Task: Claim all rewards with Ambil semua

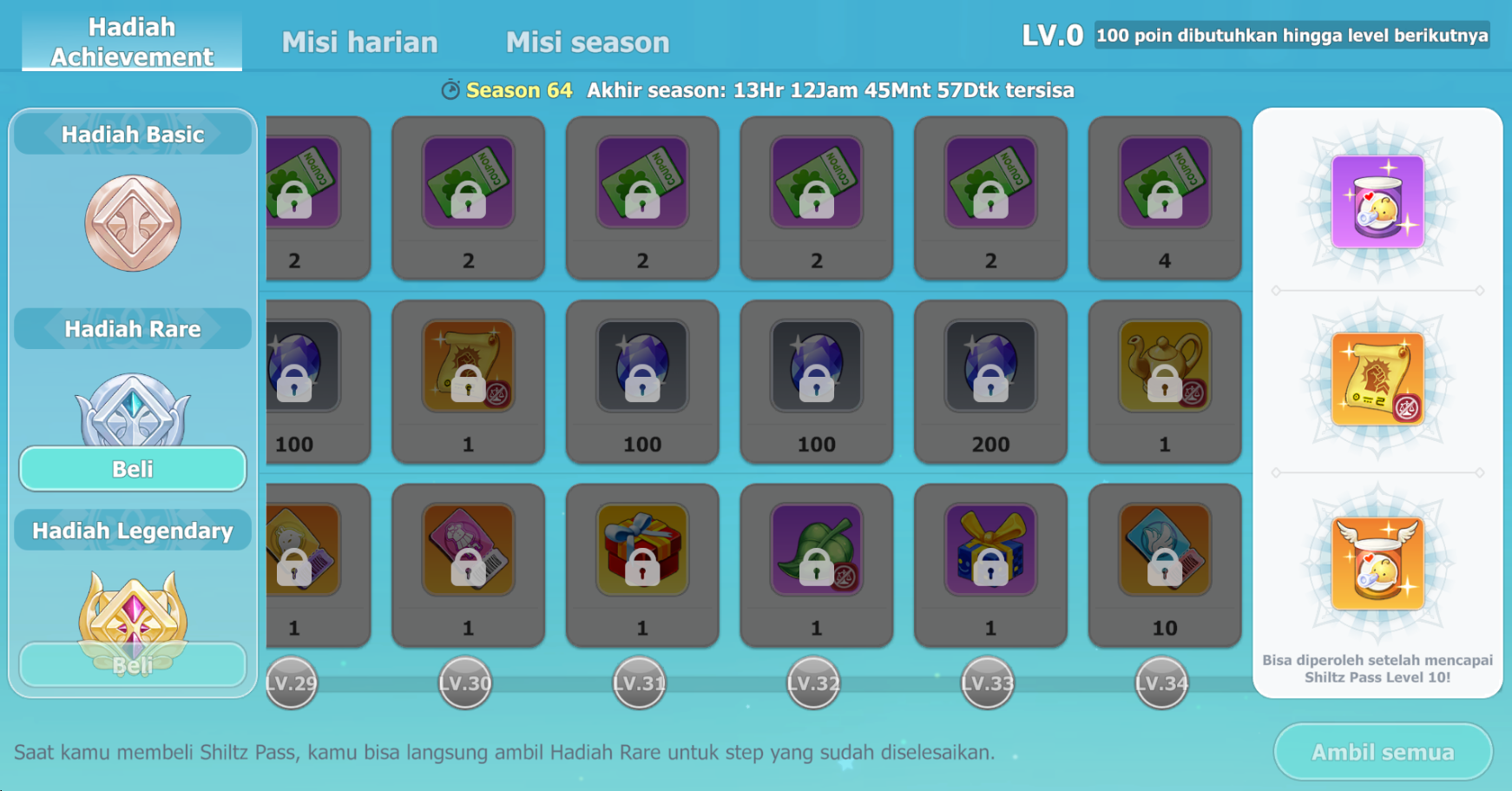Action: coord(1382,752)
